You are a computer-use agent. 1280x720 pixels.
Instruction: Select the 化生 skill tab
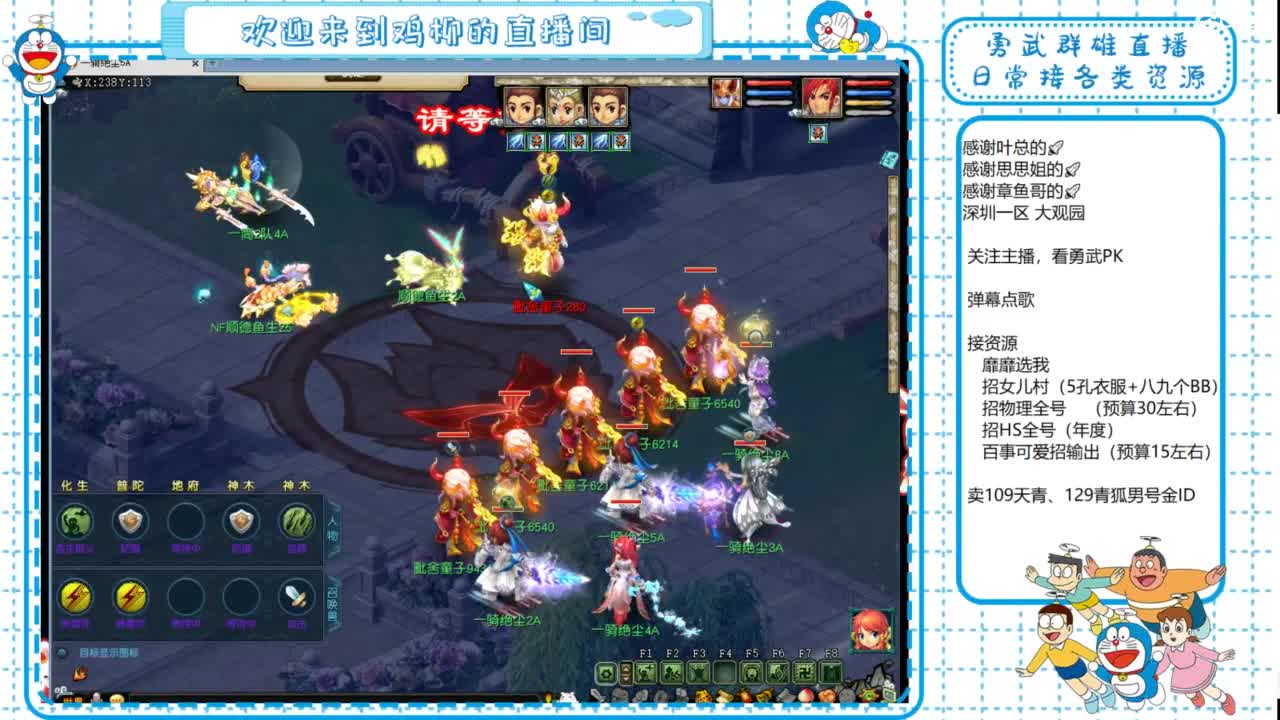tap(72, 485)
